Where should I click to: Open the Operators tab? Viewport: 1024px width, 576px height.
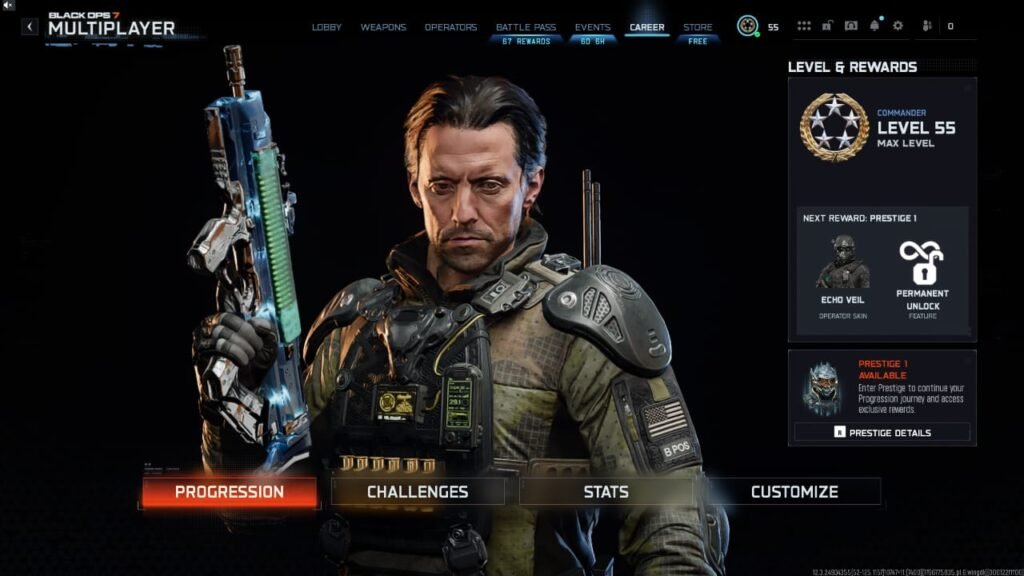(451, 27)
